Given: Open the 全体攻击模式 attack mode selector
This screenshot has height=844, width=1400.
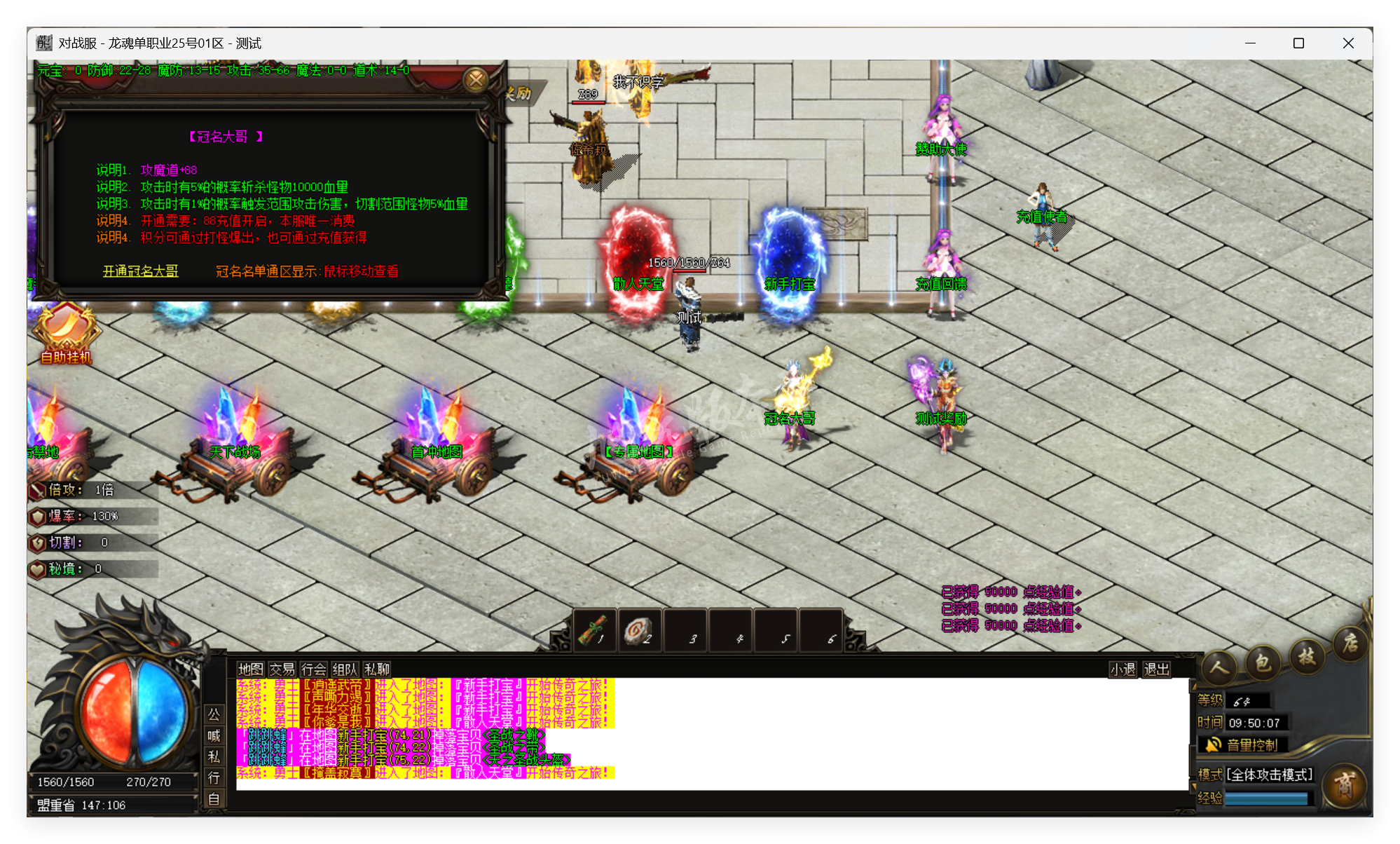Looking at the screenshot, I should pos(1268,773).
